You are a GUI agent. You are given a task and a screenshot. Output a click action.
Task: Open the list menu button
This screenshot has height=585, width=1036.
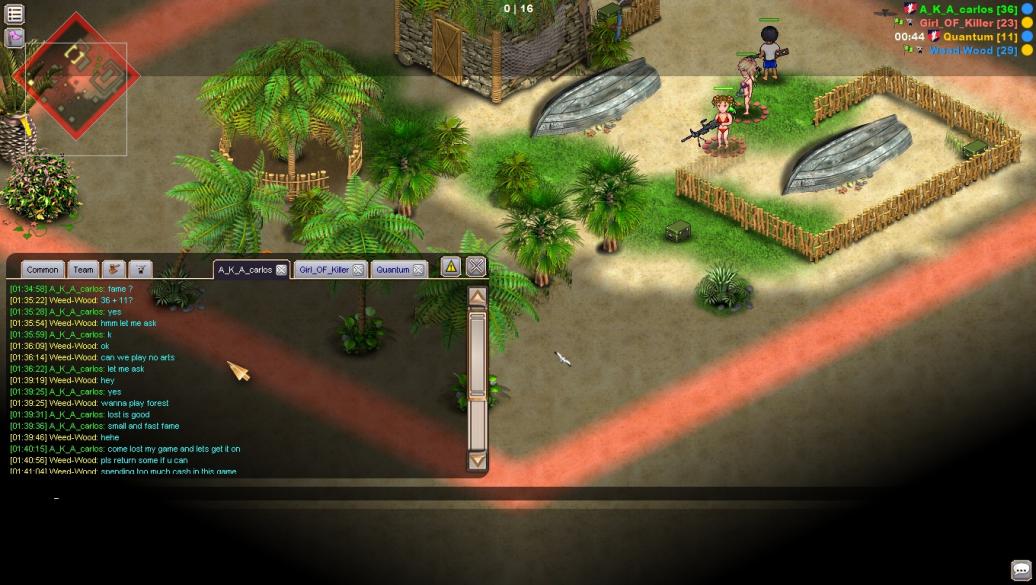click(15, 14)
